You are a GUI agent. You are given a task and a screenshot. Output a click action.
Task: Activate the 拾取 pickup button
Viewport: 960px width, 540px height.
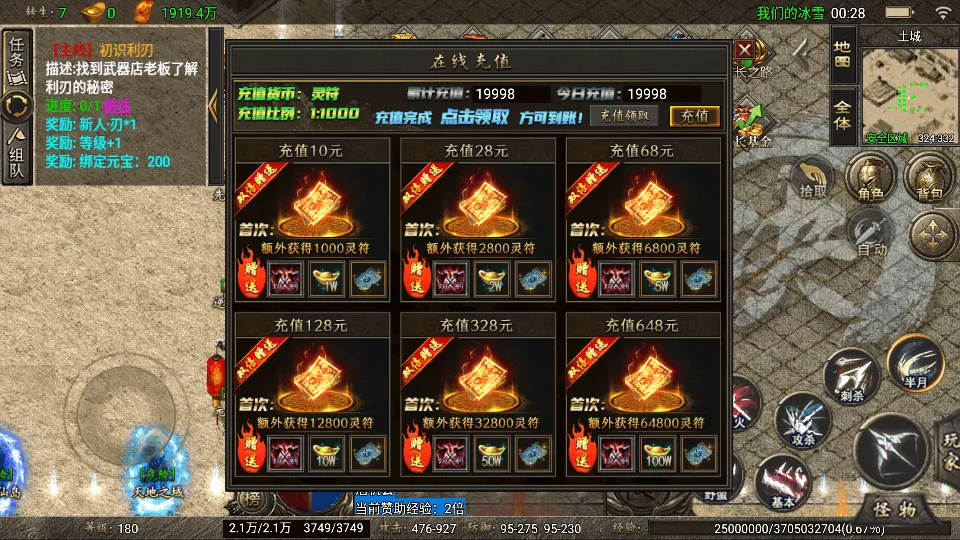pyautogui.click(x=813, y=180)
